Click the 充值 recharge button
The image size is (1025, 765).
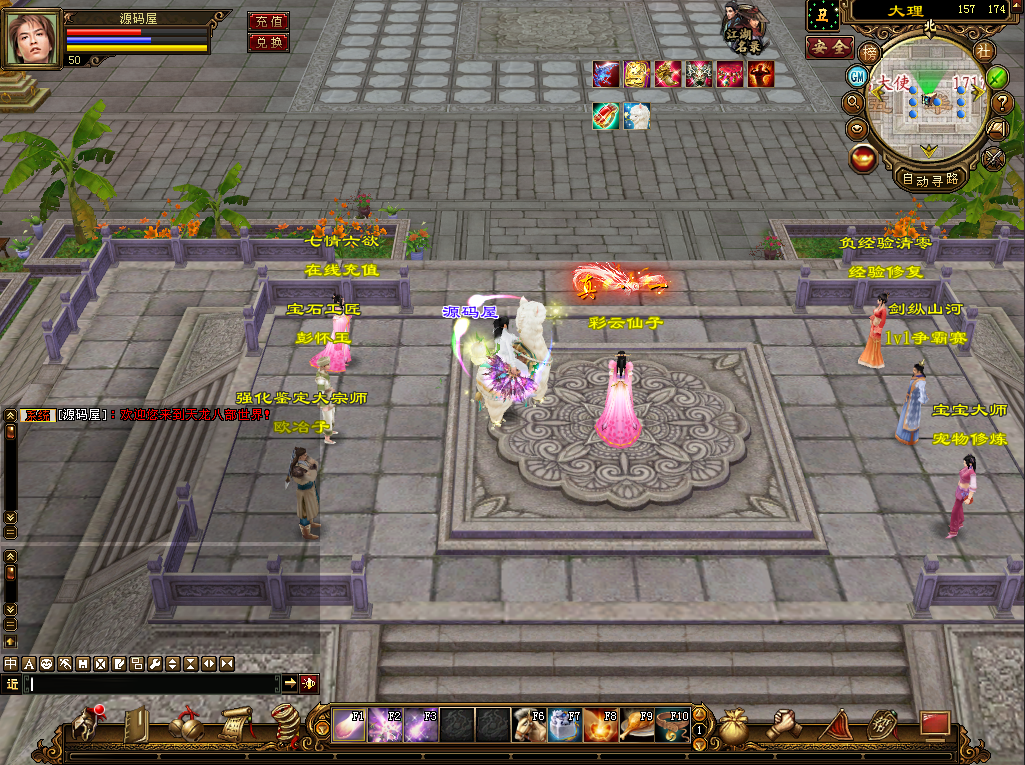coord(268,21)
